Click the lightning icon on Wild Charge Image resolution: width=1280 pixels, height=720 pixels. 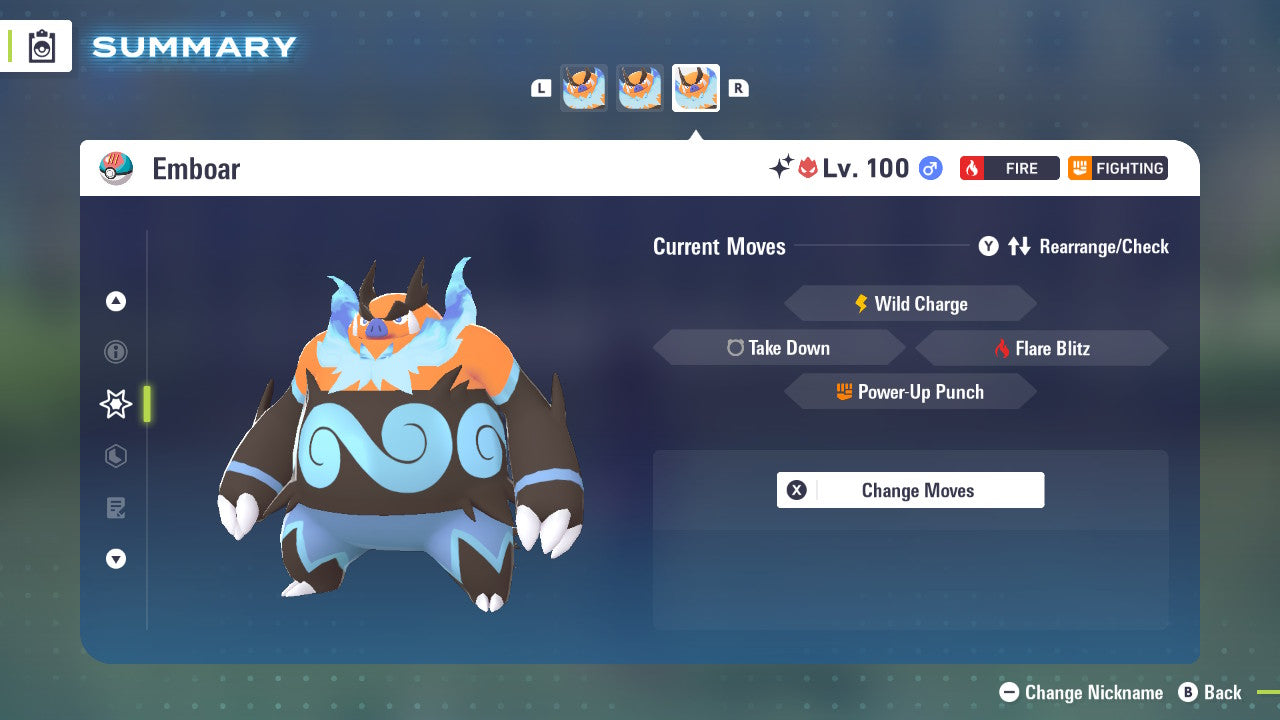[860, 303]
